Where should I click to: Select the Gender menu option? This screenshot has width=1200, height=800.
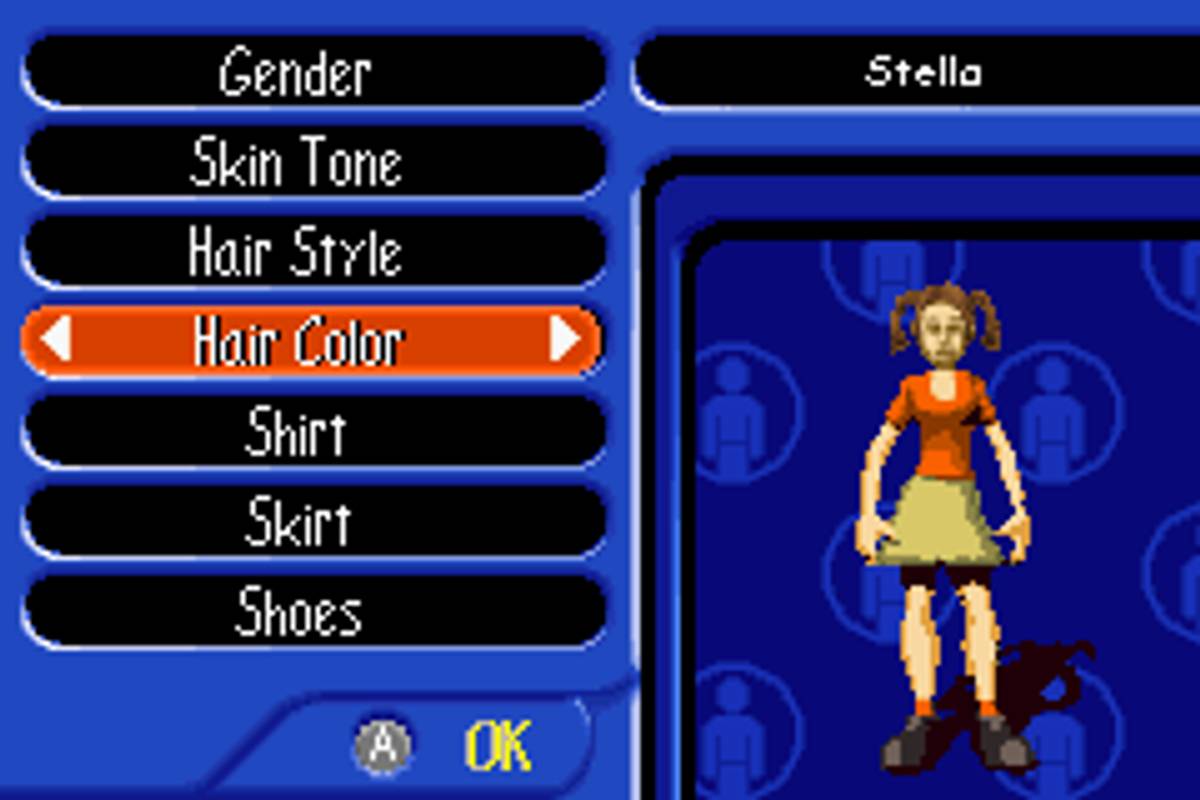click(313, 72)
